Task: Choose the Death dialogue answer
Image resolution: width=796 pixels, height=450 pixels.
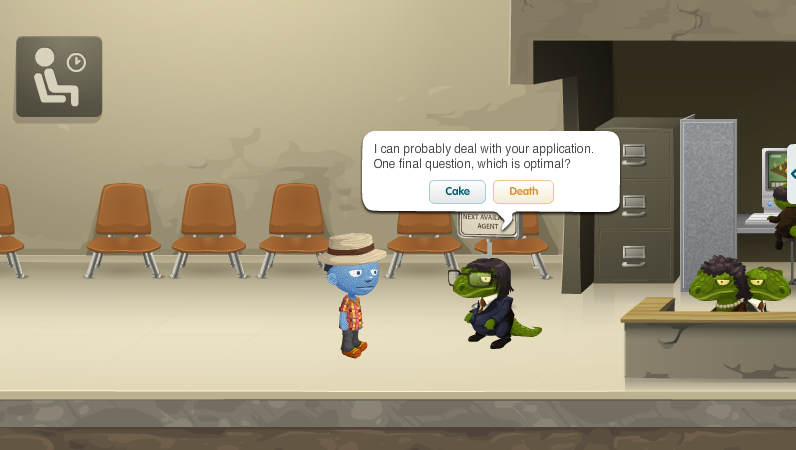Action: tap(523, 192)
